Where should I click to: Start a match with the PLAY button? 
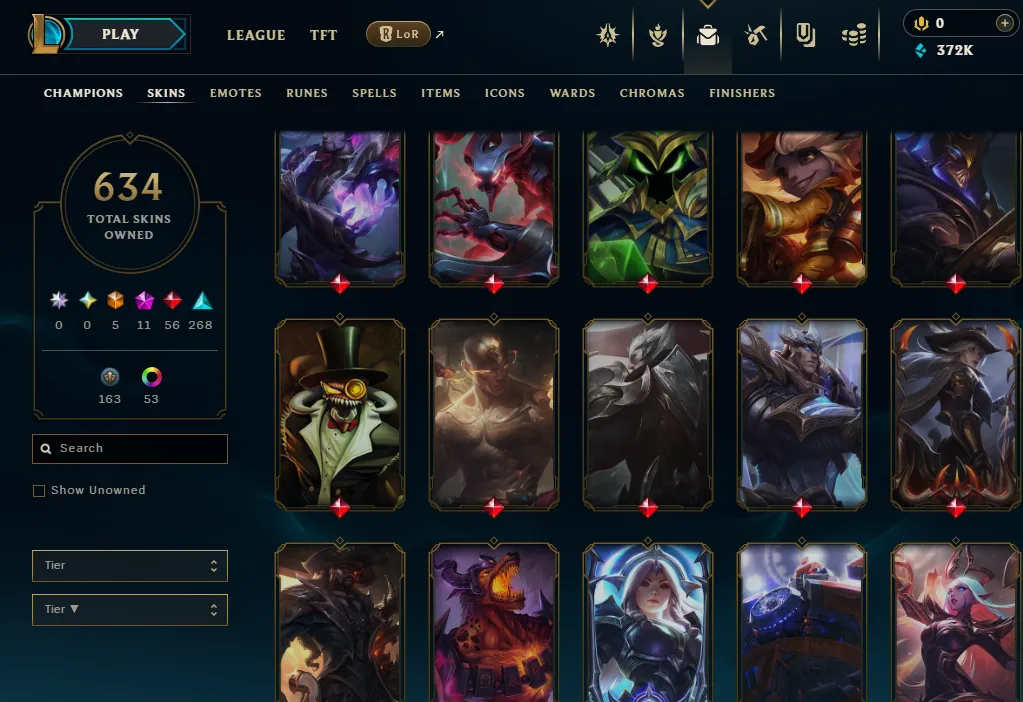pyautogui.click(x=120, y=34)
